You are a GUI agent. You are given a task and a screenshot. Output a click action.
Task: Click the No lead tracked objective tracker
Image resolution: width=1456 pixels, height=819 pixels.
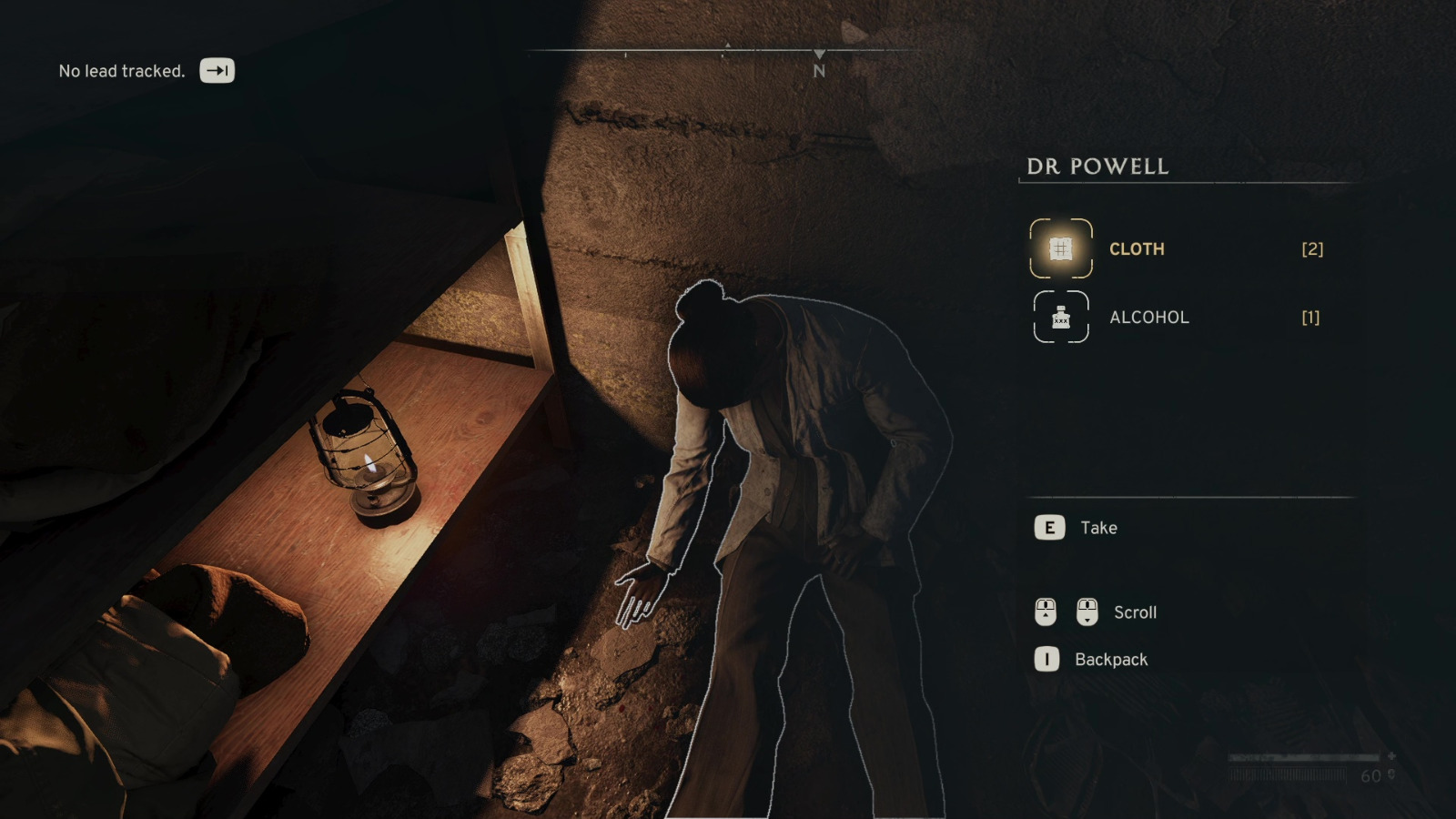point(122,71)
